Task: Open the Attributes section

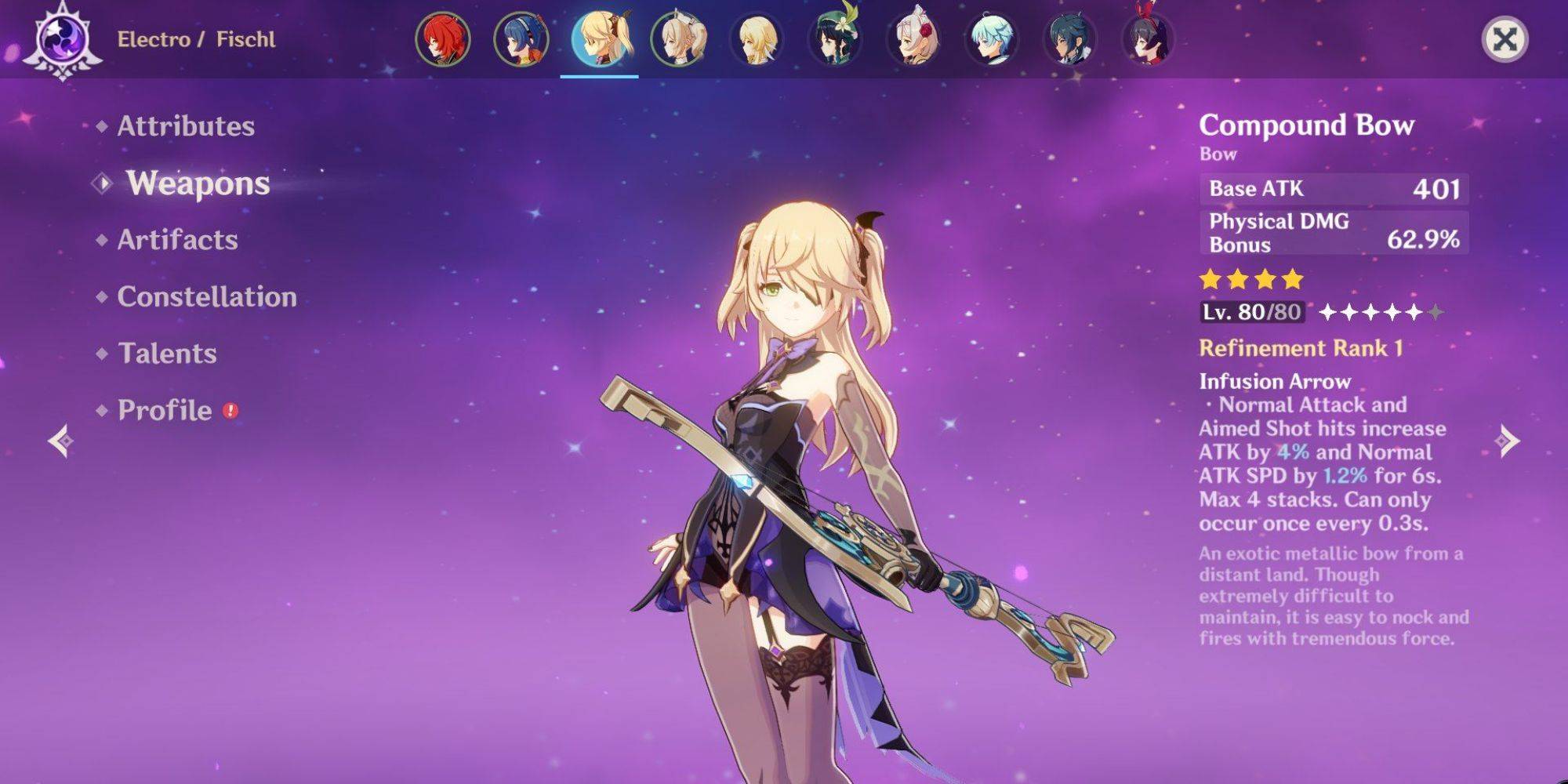Action: [186, 126]
